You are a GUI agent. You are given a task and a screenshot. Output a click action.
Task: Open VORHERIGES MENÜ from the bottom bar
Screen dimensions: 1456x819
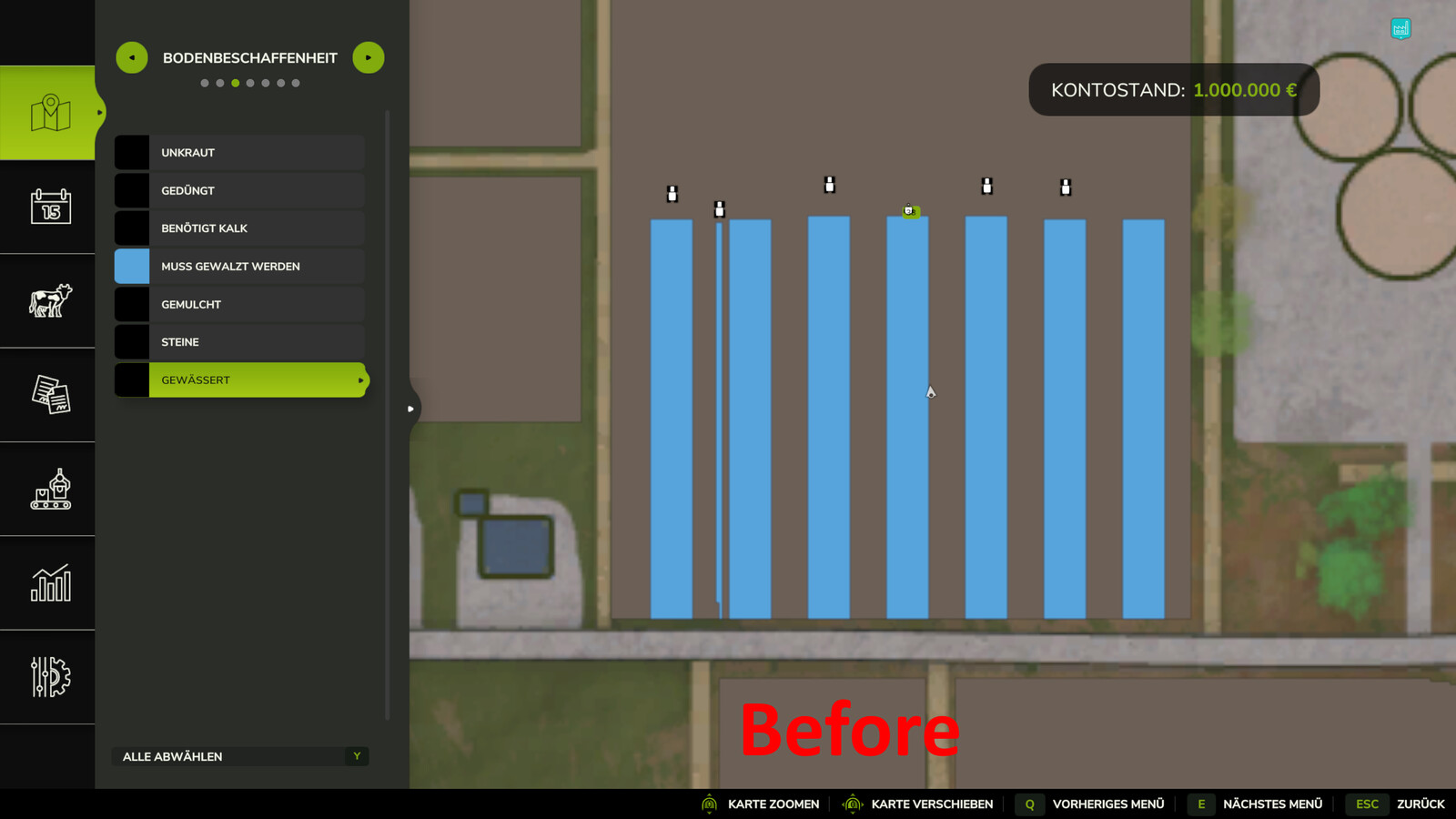tap(1108, 804)
